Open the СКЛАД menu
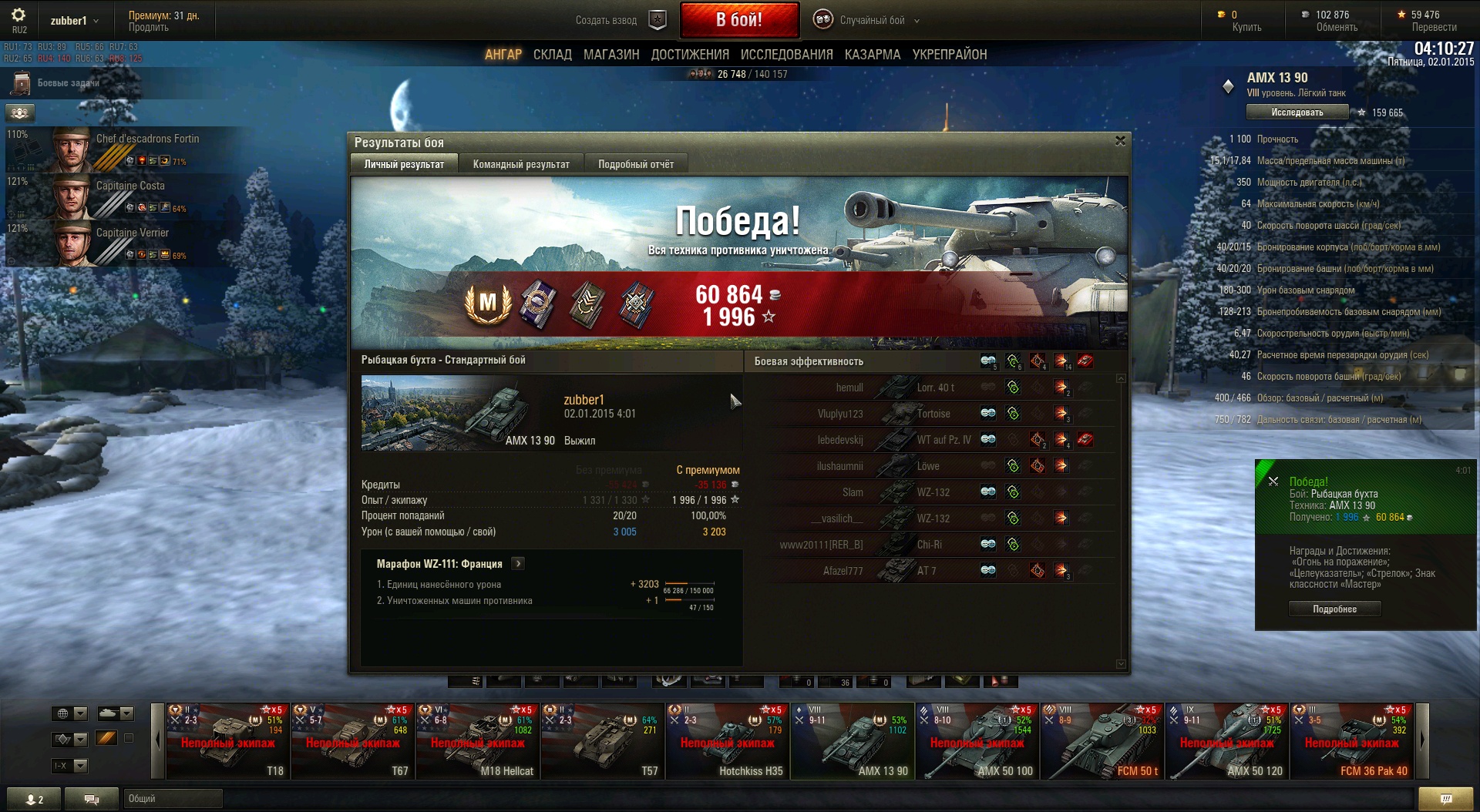This screenshot has width=1480, height=812. tap(552, 55)
